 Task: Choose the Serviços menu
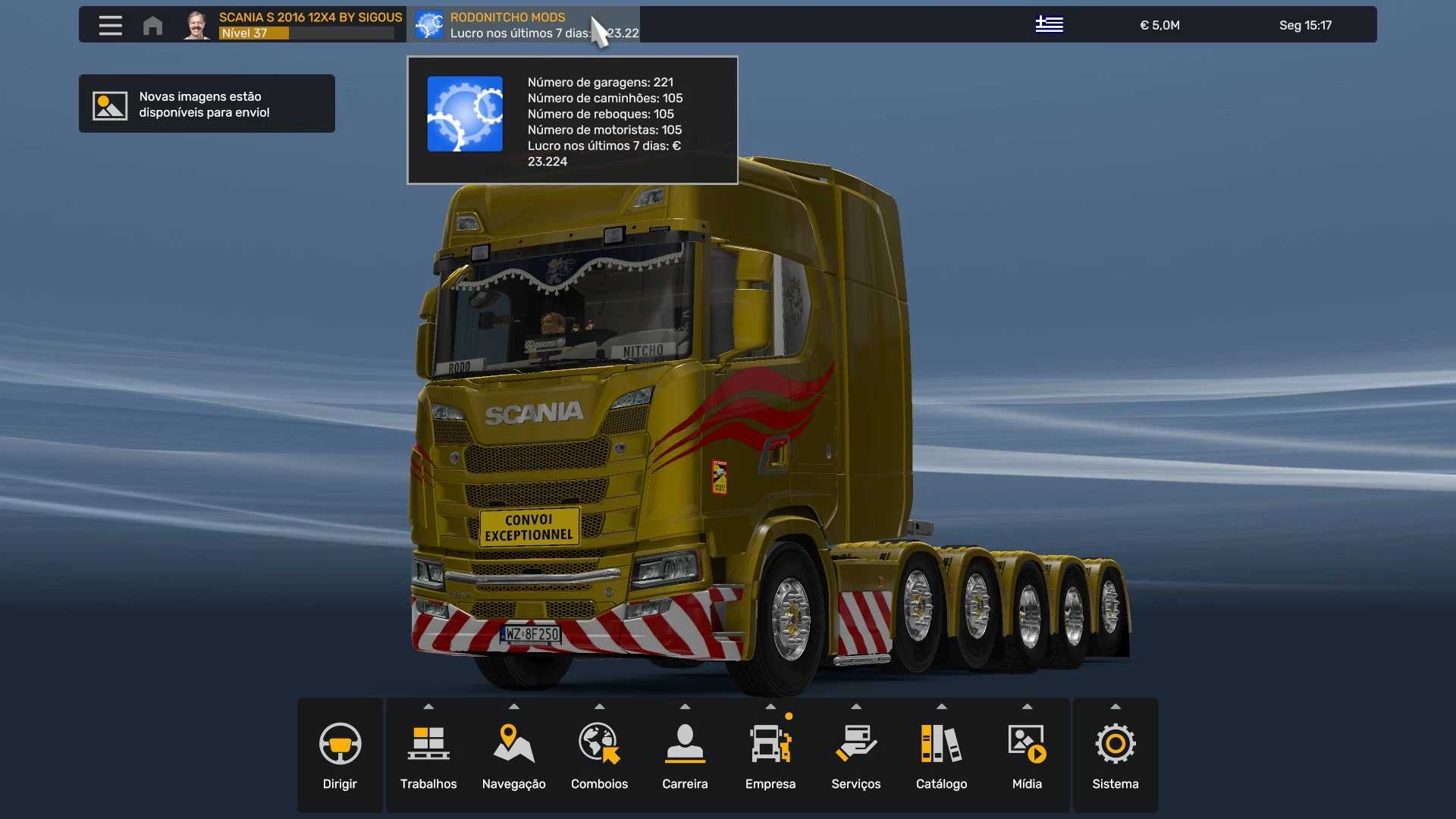855,755
